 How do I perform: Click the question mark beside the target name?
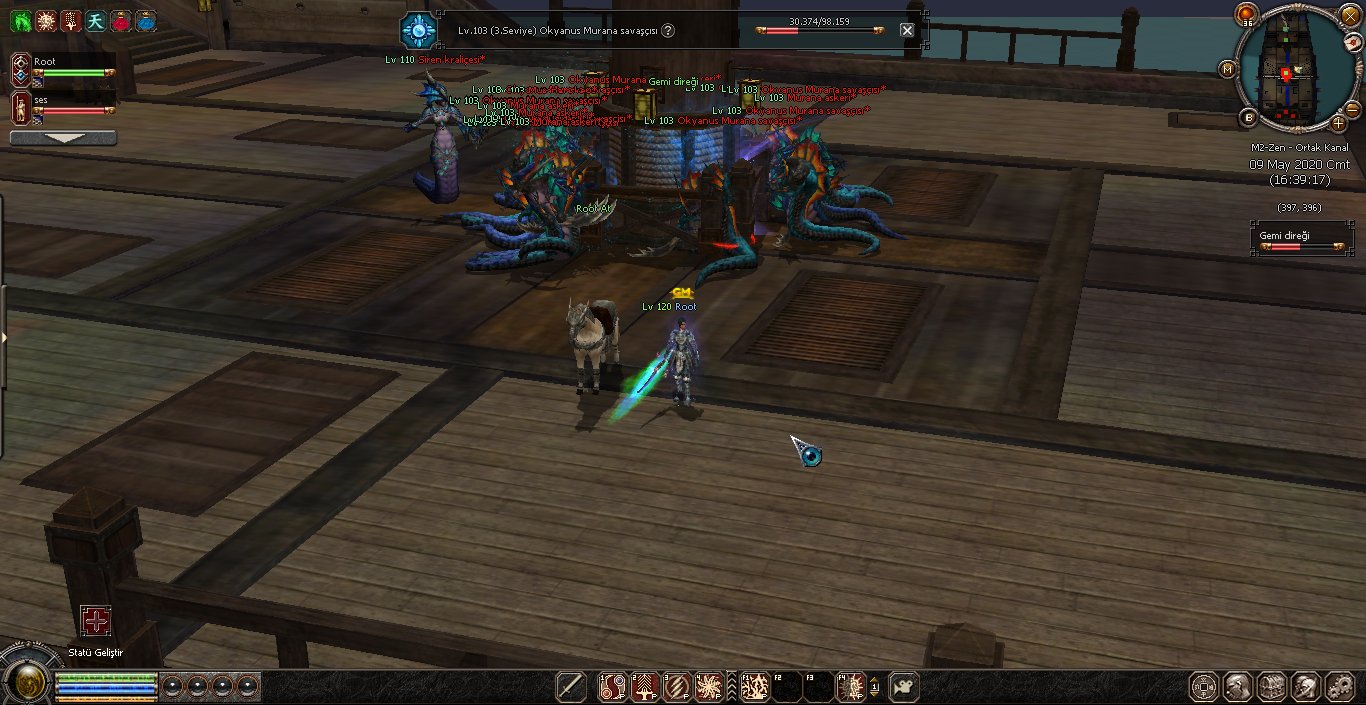(668, 31)
